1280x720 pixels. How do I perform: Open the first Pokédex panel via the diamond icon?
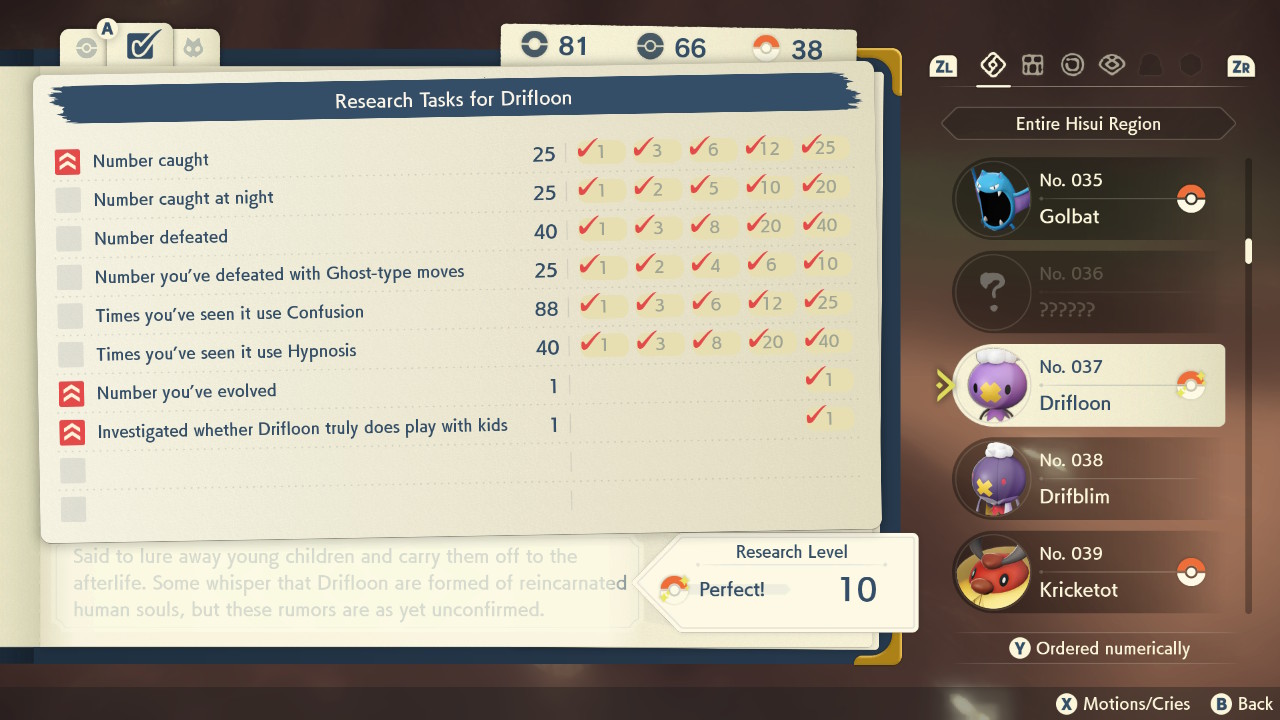click(x=993, y=65)
